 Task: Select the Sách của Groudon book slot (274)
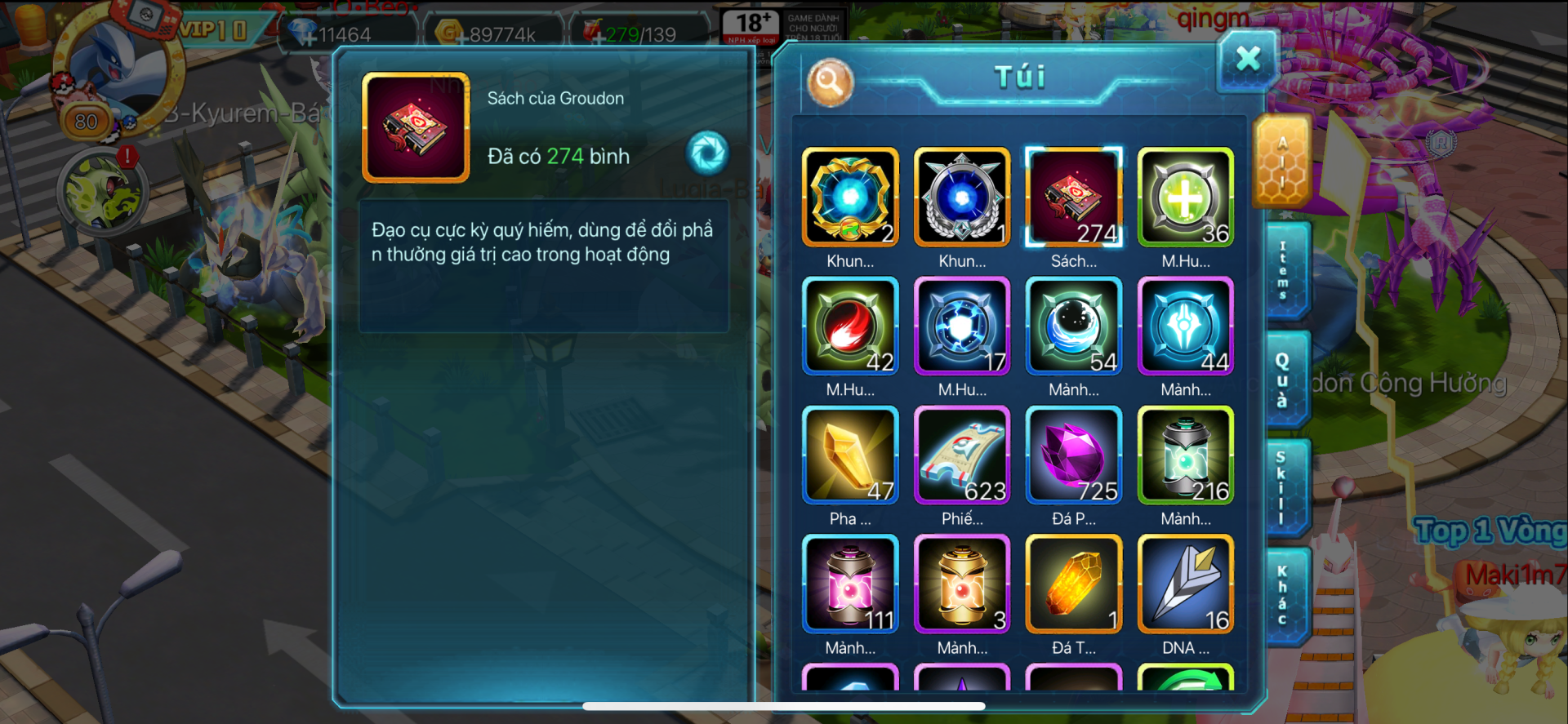[1074, 198]
